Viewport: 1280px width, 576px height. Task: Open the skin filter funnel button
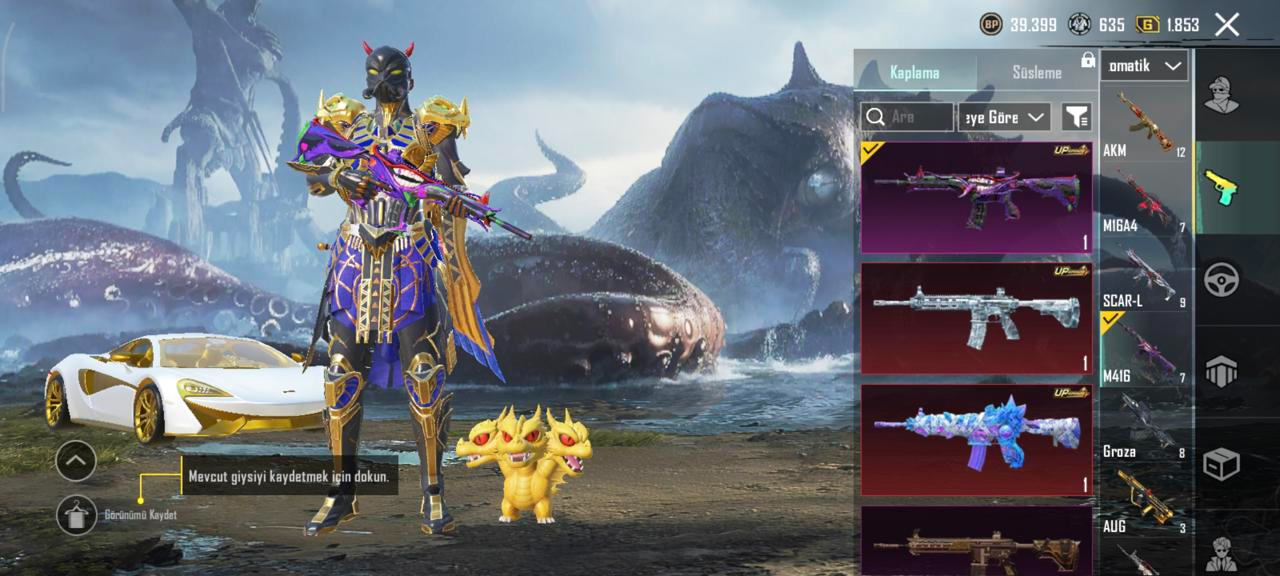(x=1076, y=117)
